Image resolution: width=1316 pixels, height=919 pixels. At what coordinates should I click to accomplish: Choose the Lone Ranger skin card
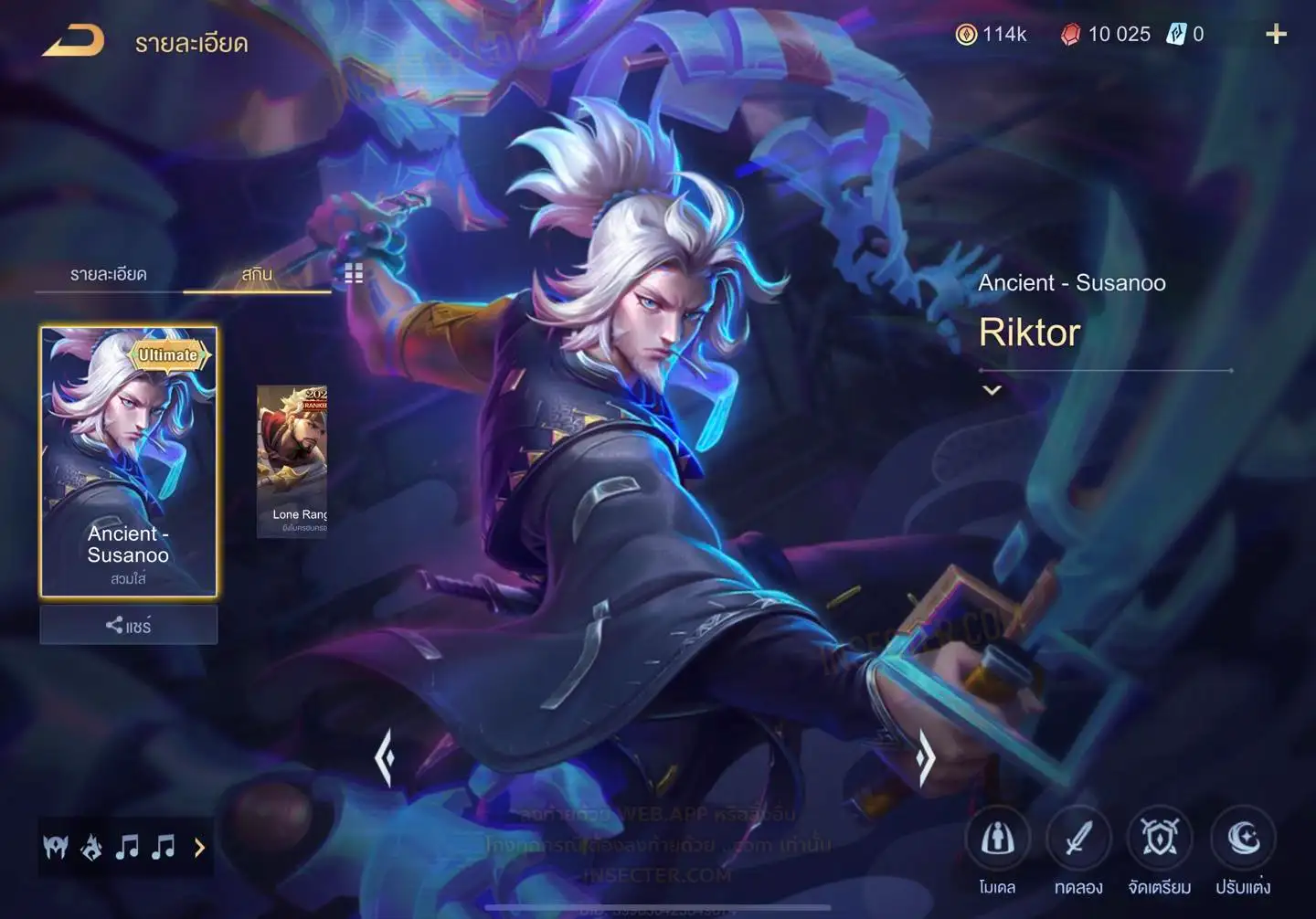pyautogui.click(x=292, y=461)
